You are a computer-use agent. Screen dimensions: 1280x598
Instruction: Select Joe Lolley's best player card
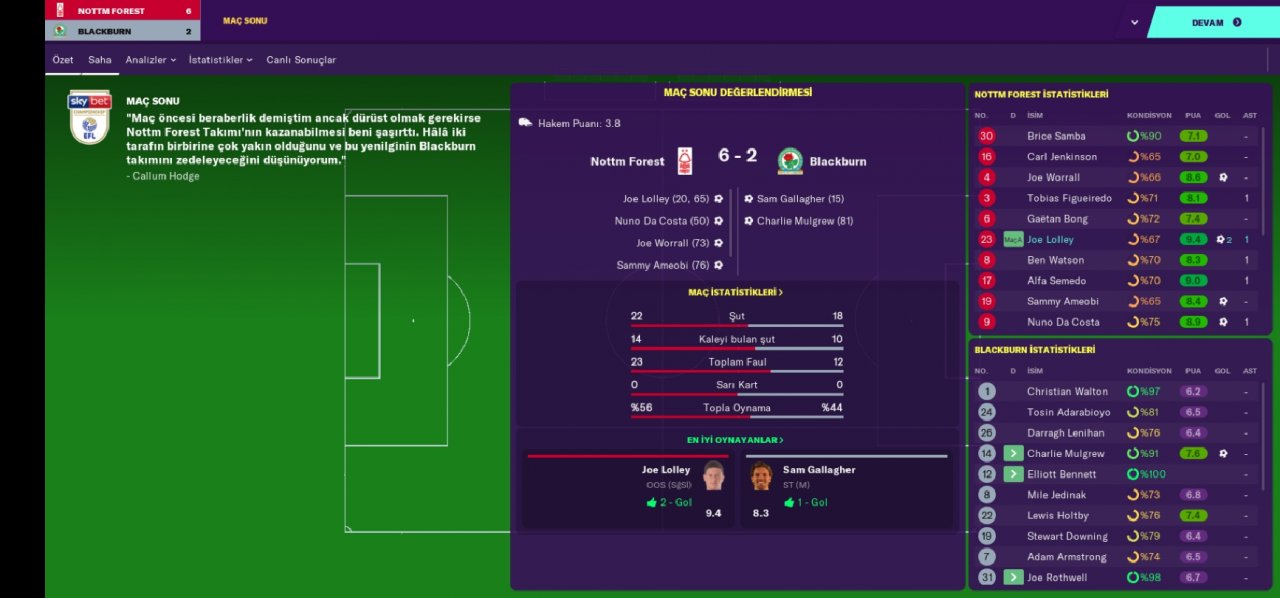(x=627, y=491)
